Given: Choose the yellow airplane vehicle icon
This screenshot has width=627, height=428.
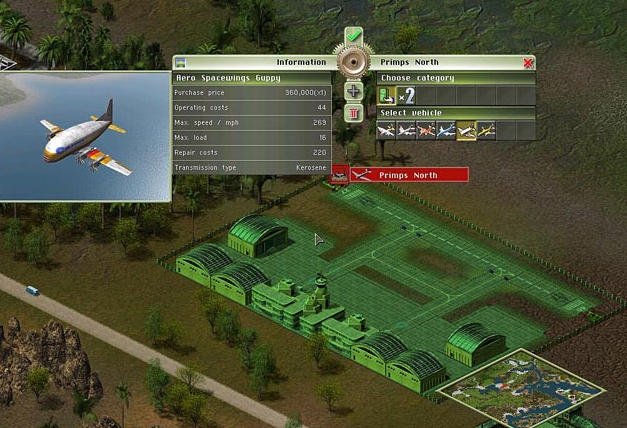Looking at the screenshot, I should [x=487, y=130].
